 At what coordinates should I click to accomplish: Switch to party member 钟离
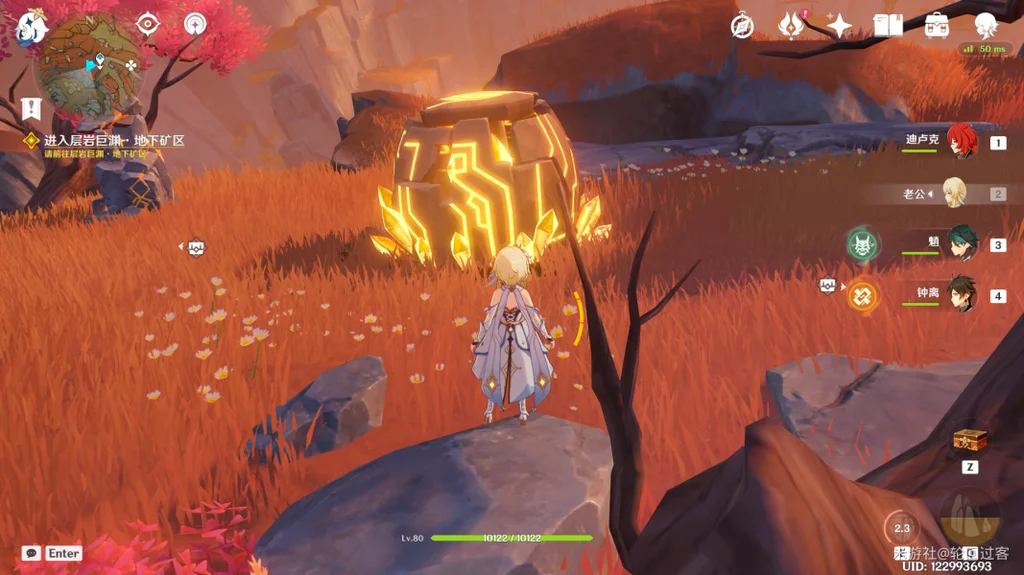pyautogui.click(x=962, y=296)
